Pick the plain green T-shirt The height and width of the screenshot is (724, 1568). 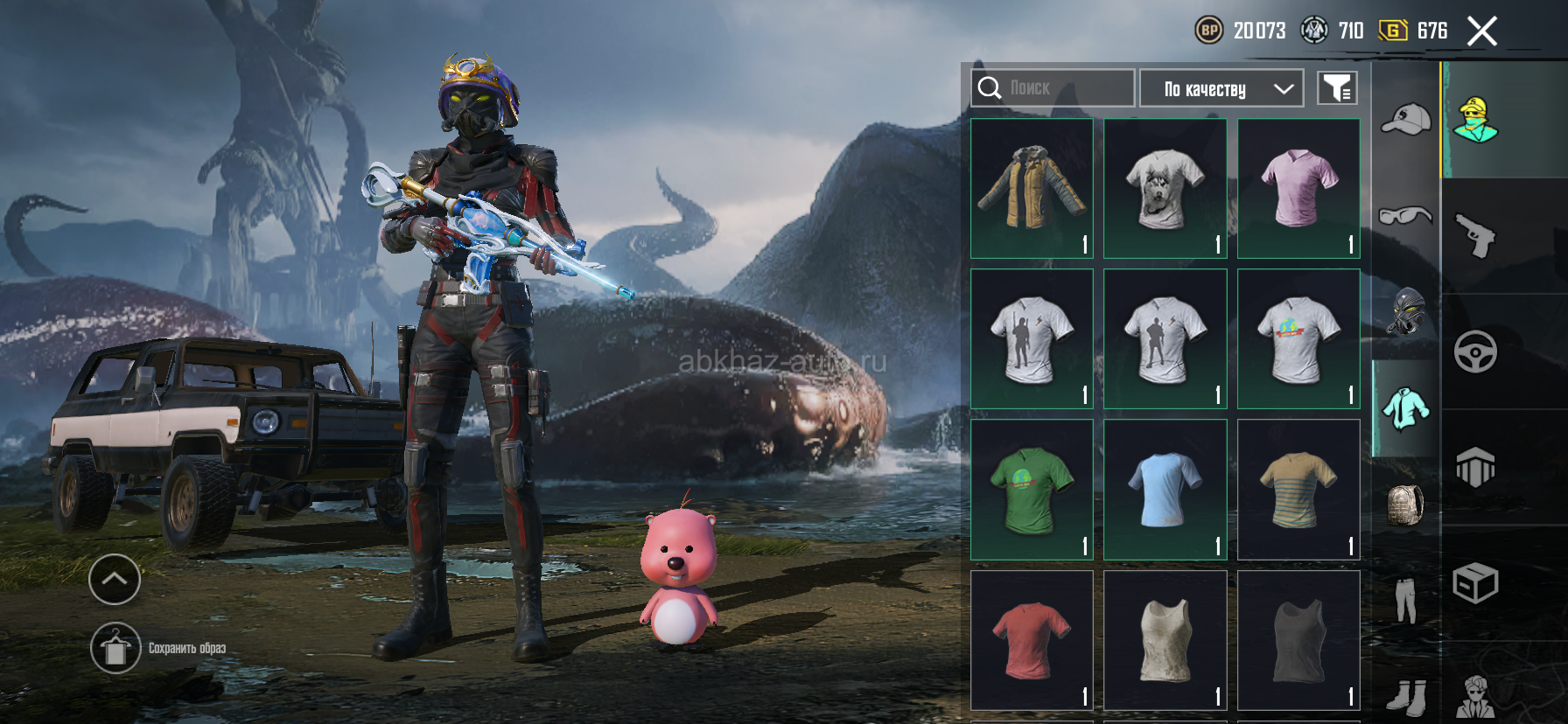point(1032,490)
